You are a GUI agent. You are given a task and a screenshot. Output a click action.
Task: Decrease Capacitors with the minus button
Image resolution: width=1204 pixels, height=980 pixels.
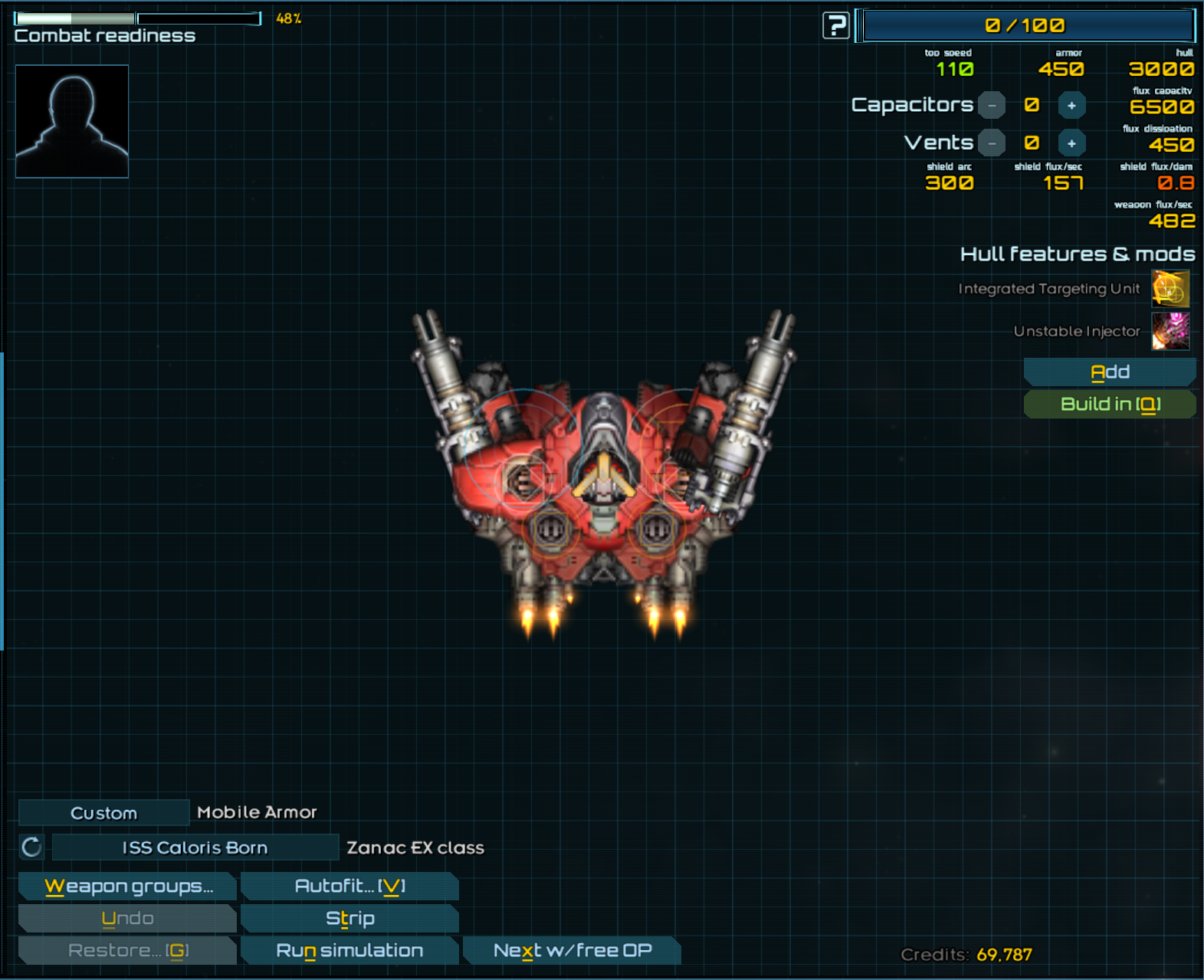tap(992, 106)
